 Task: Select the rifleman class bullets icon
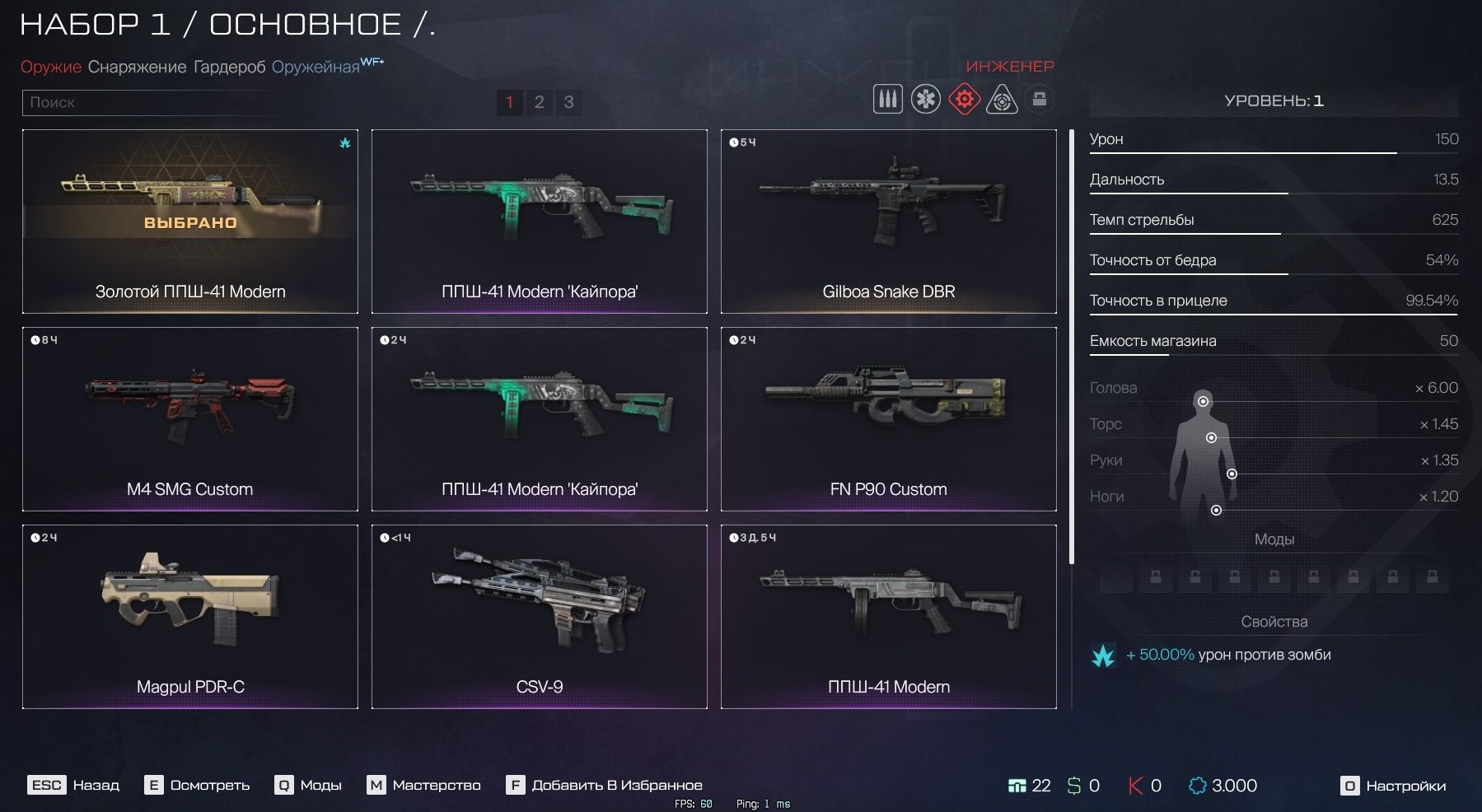(887, 100)
